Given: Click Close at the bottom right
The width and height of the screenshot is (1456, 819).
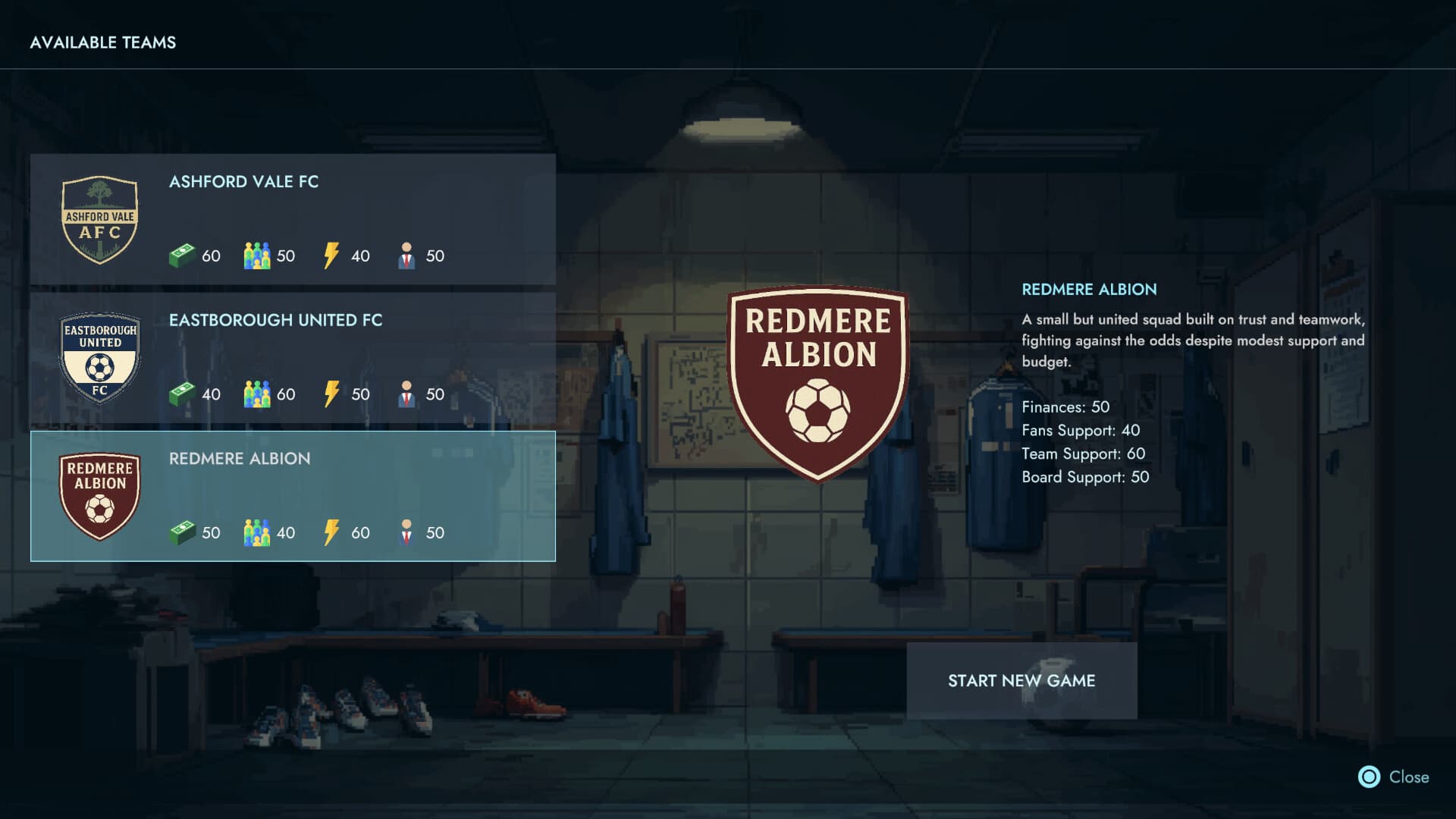Looking at the screenshot, I should (x=1409, y=777).
